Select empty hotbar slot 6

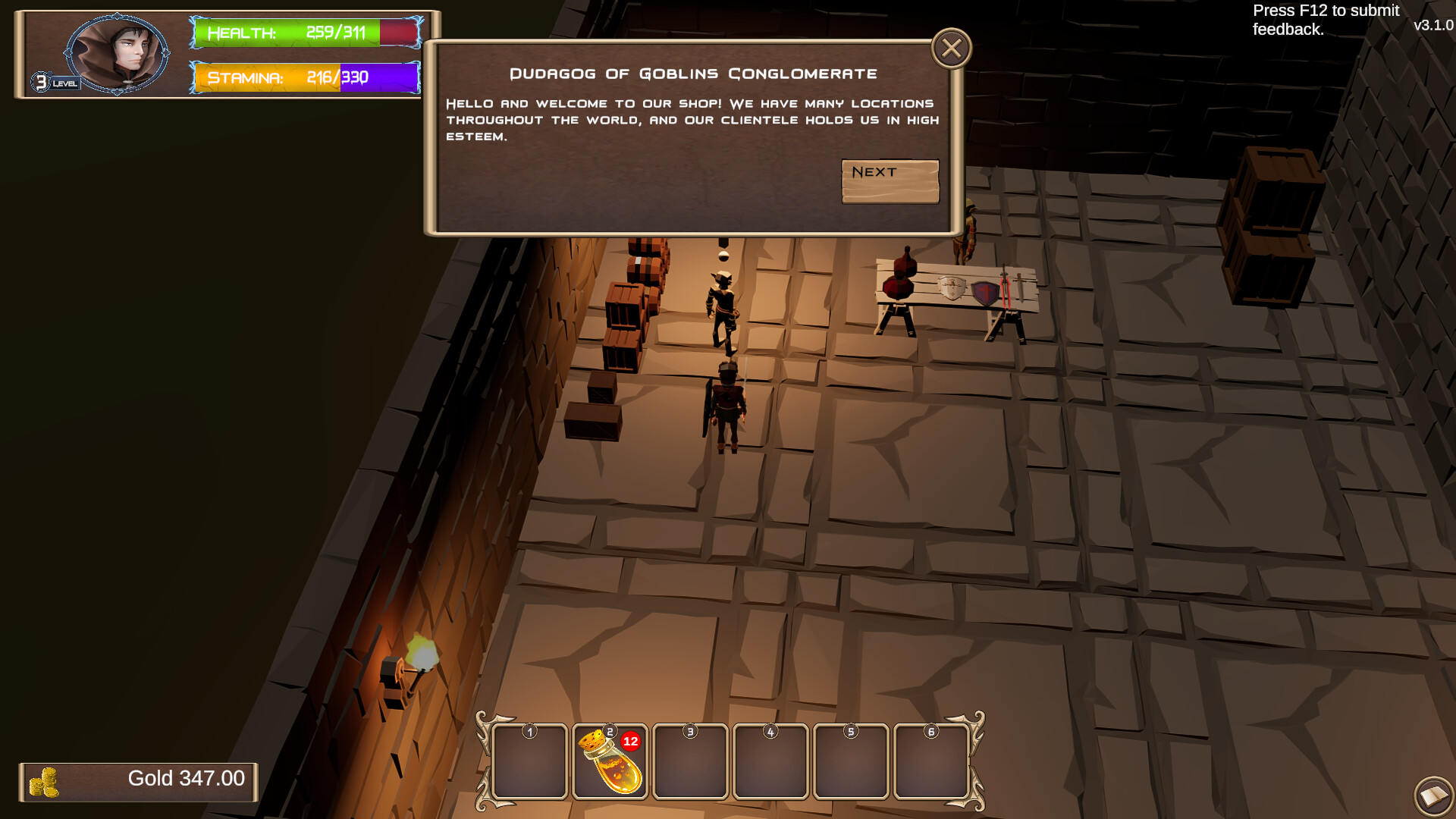(x=931, y=761)
